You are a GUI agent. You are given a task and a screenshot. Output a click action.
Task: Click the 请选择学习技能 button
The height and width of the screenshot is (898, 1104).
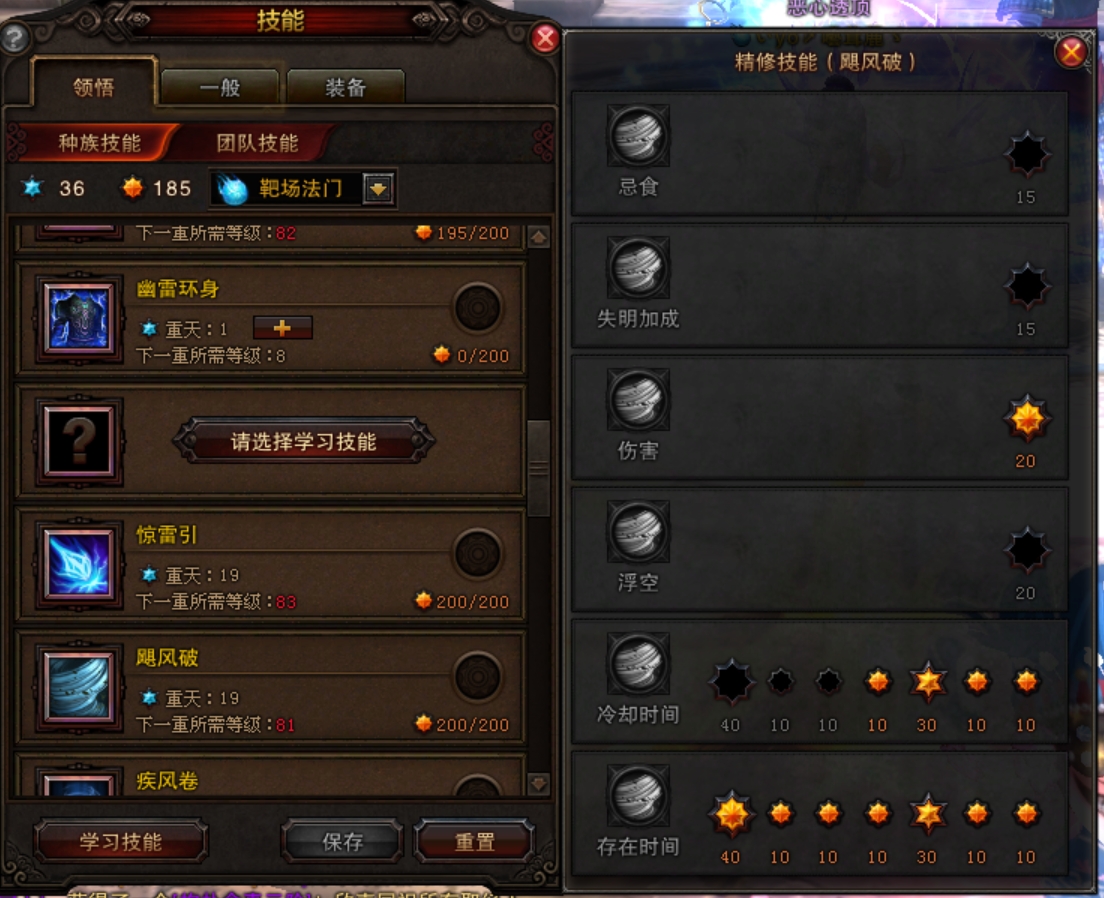[x=304, y=441]
